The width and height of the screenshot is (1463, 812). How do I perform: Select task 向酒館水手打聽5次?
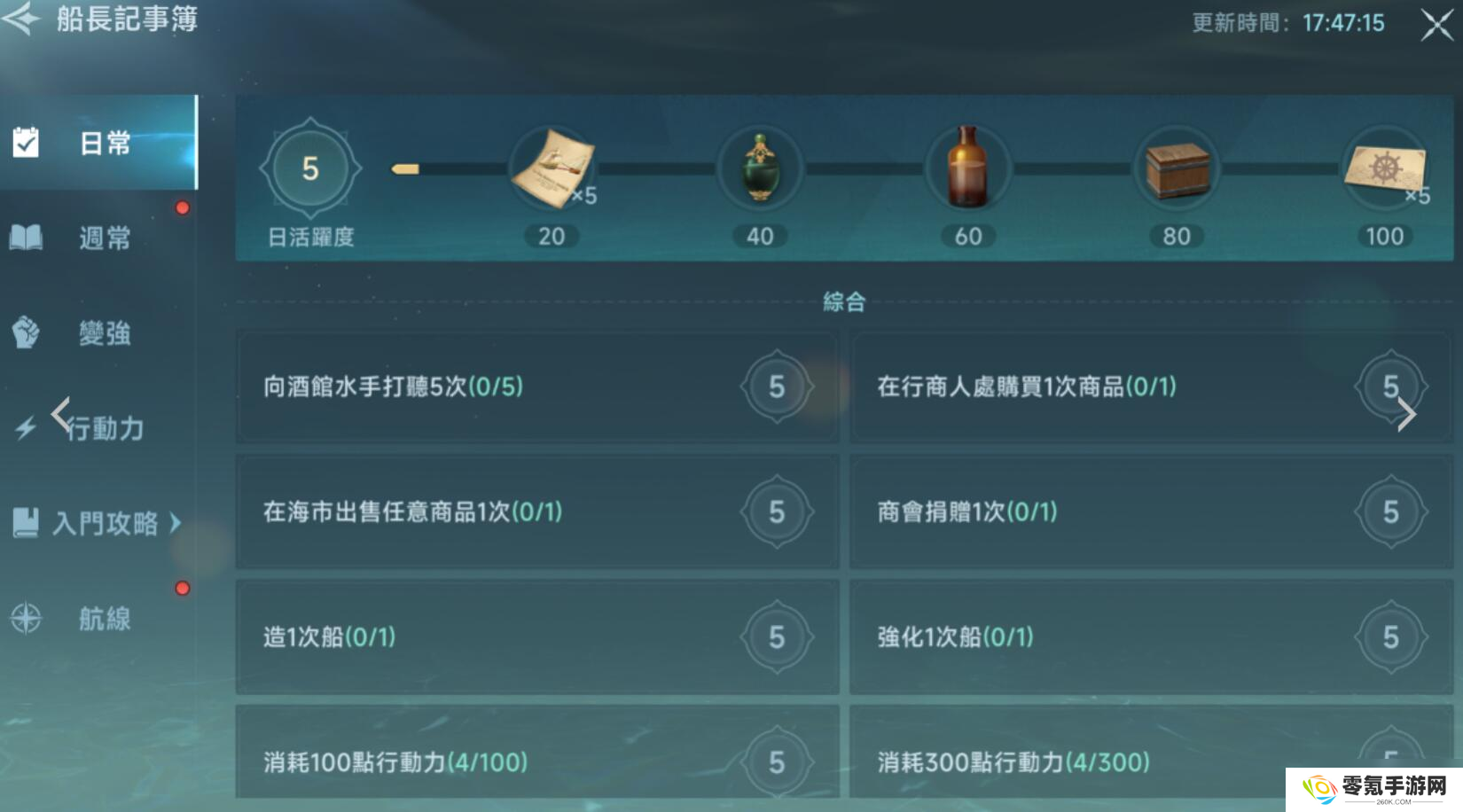click(536, 387)
